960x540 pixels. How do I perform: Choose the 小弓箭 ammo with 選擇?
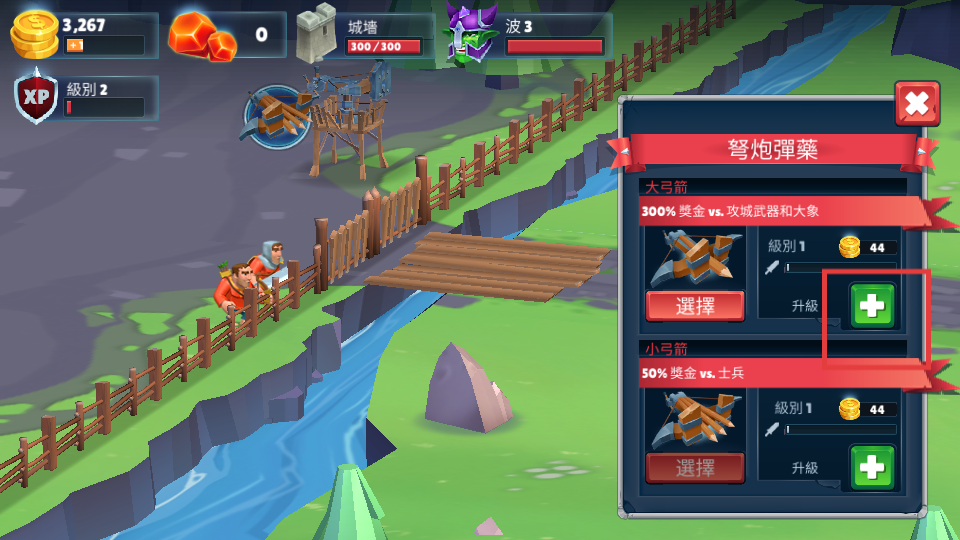tap(695, 467)
